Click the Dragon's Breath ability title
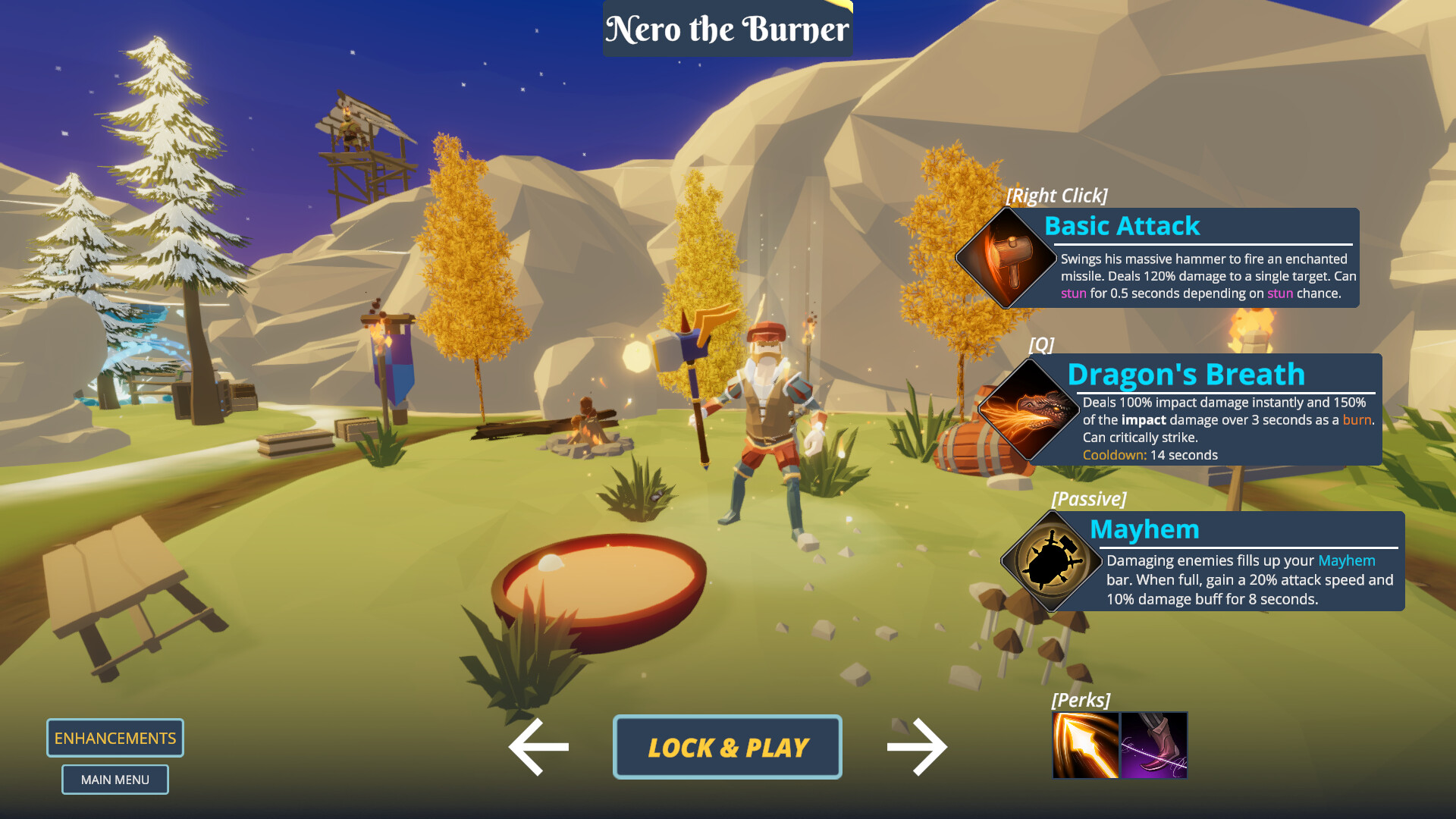 tap(1185, 374)
